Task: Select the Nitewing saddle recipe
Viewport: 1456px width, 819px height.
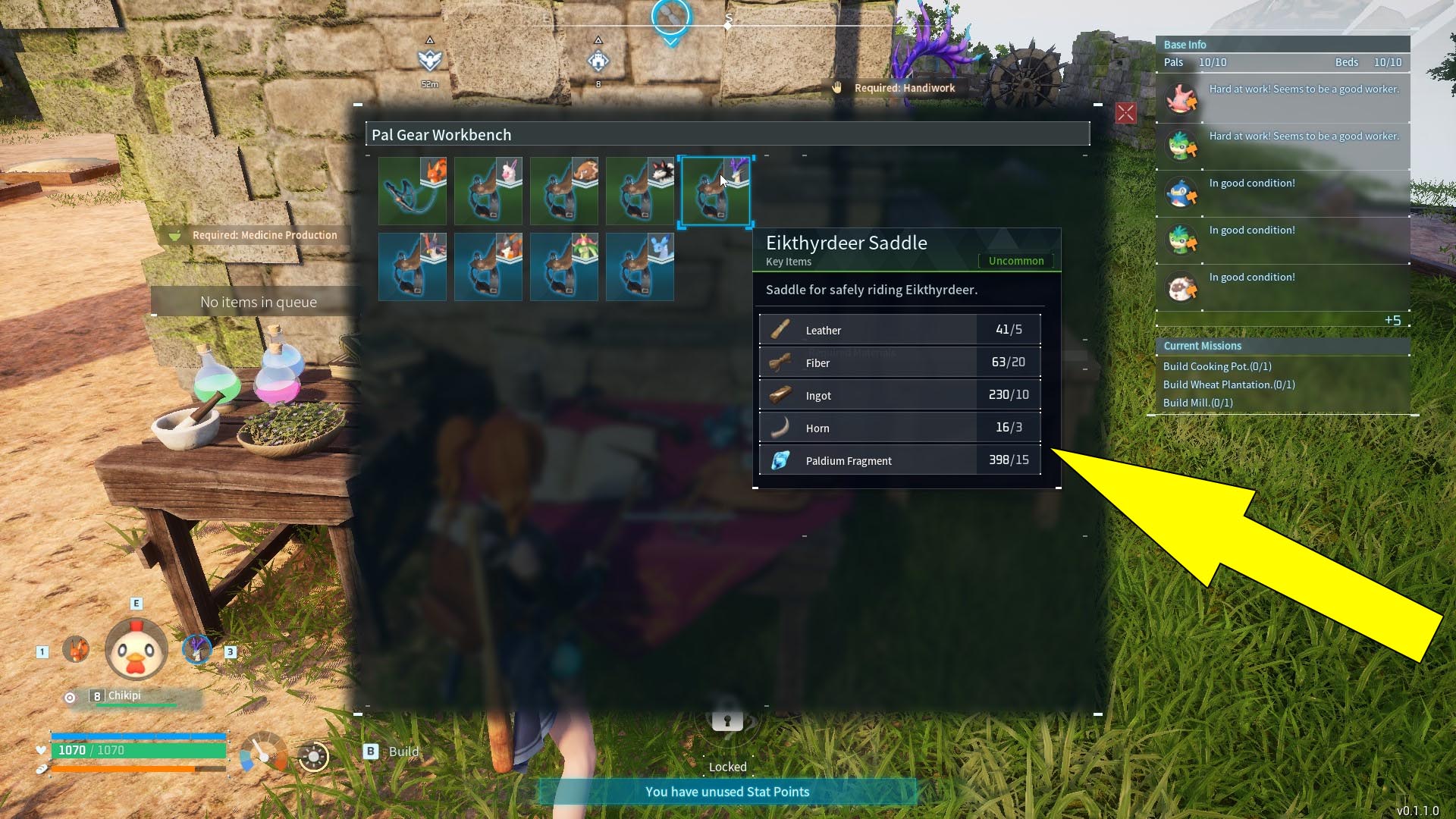Action: (x=412, y=267)
